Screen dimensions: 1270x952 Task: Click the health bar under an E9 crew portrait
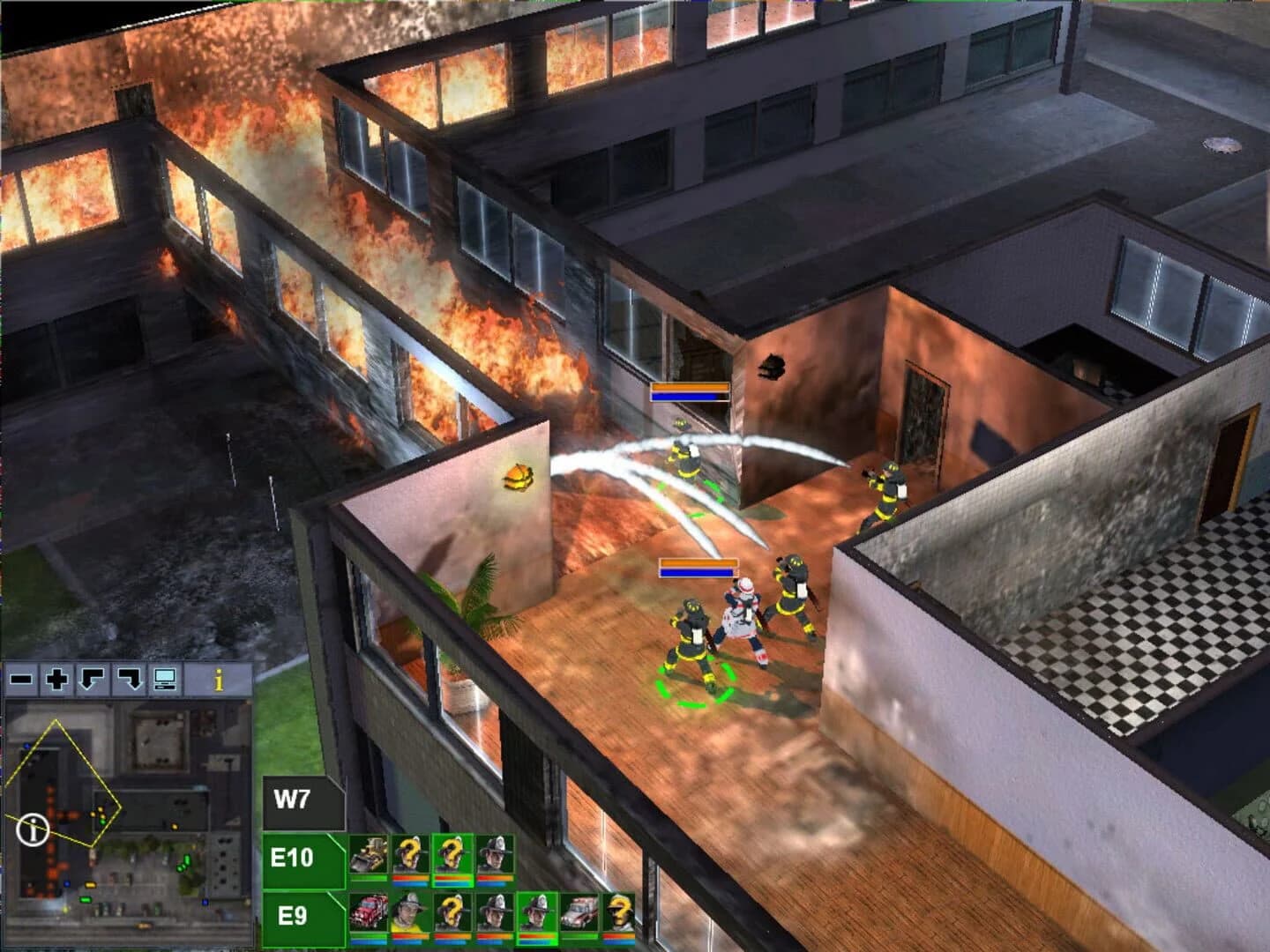[x=408, y=936]
